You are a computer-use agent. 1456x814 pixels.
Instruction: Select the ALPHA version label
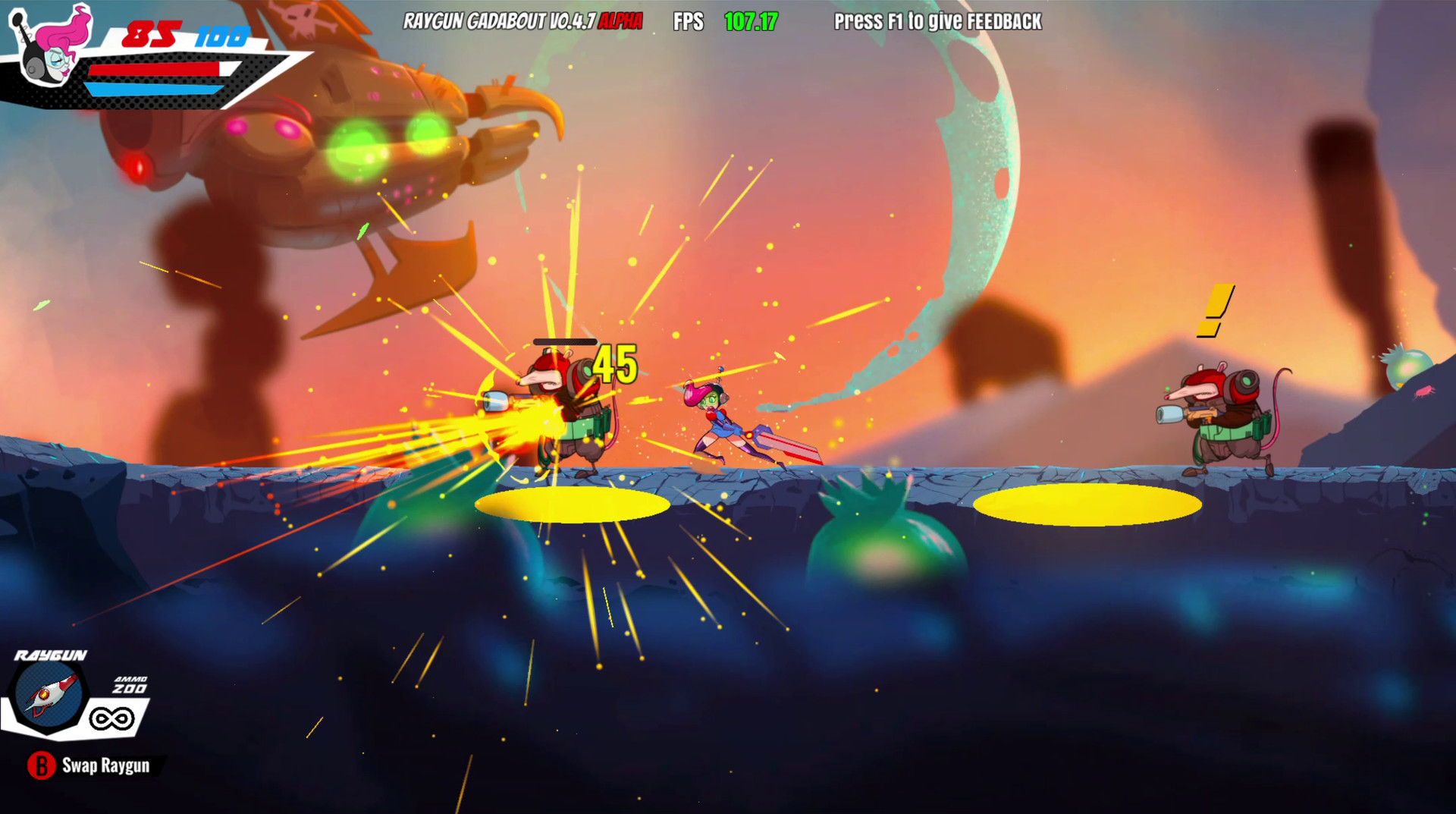620,22
